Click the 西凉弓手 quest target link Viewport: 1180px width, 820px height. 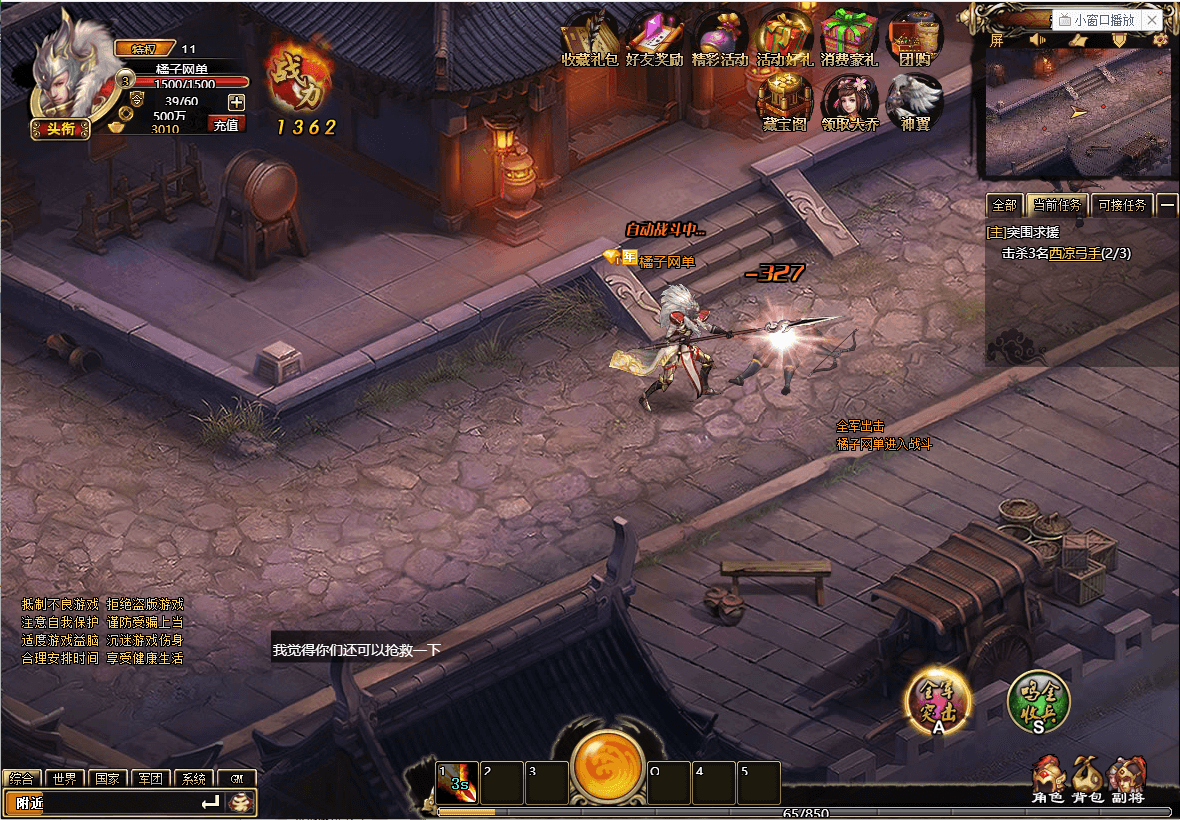tap(1075, 254)
